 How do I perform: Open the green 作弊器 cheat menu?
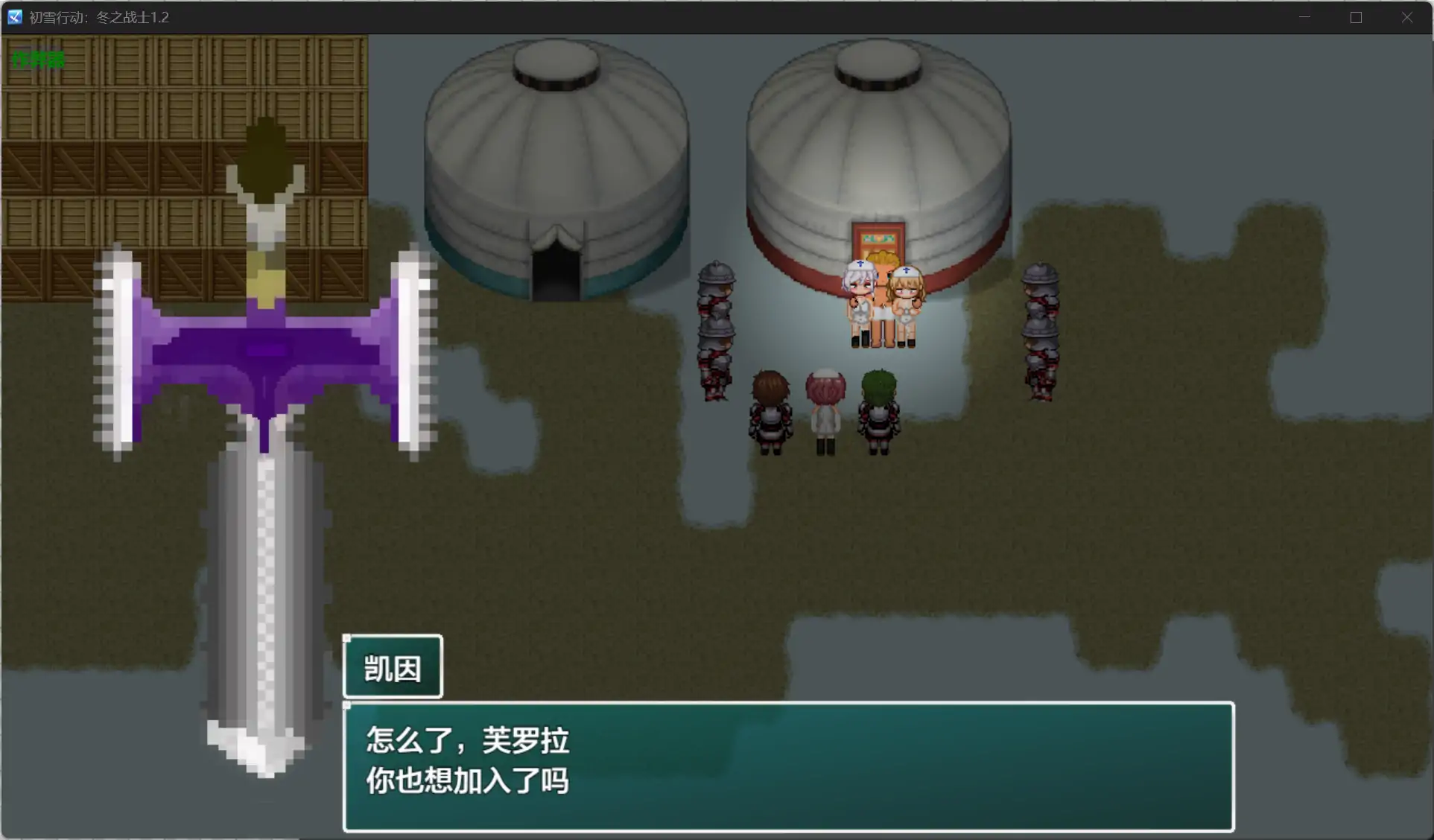39,60
